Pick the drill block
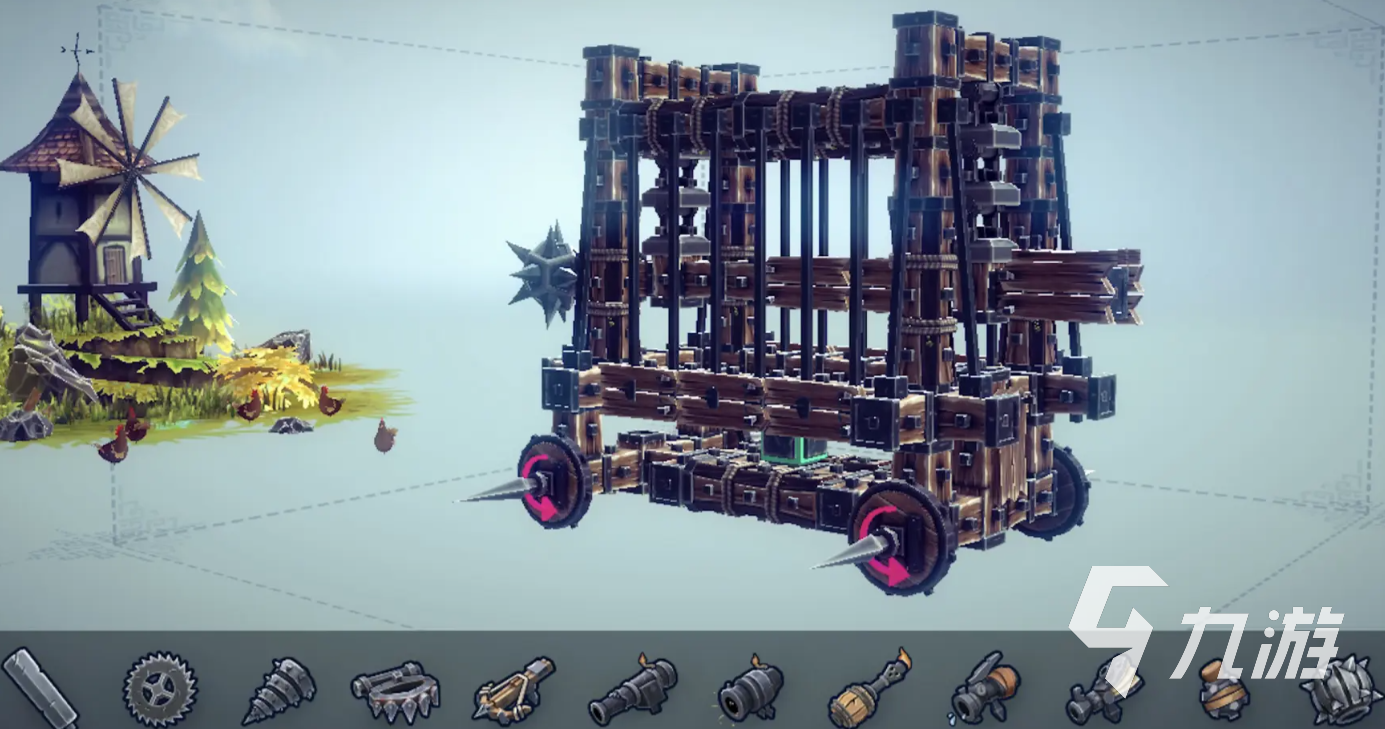The image size is (1385, 729). [279, 690]
